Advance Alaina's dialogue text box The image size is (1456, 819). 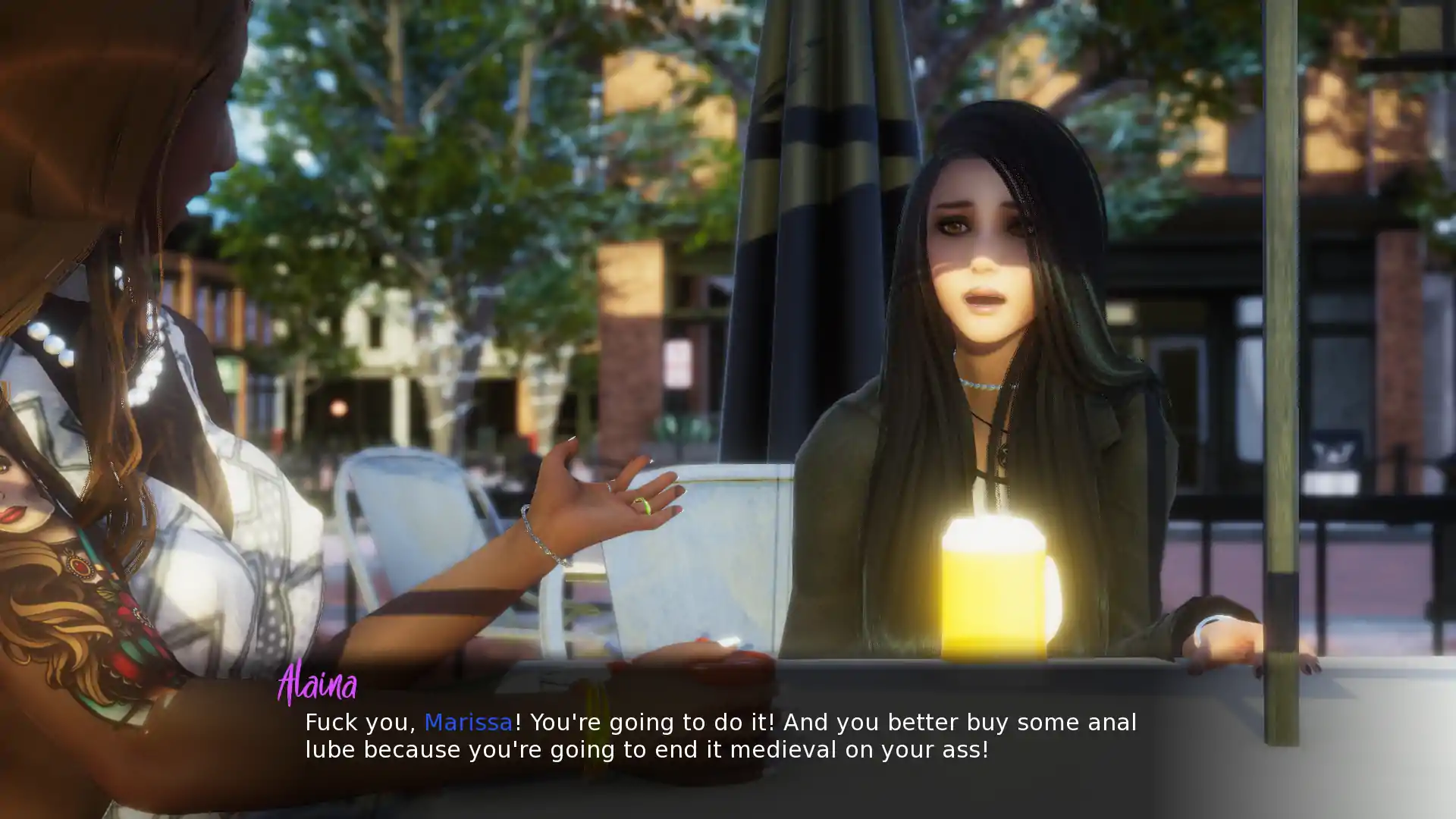[720, 736]
